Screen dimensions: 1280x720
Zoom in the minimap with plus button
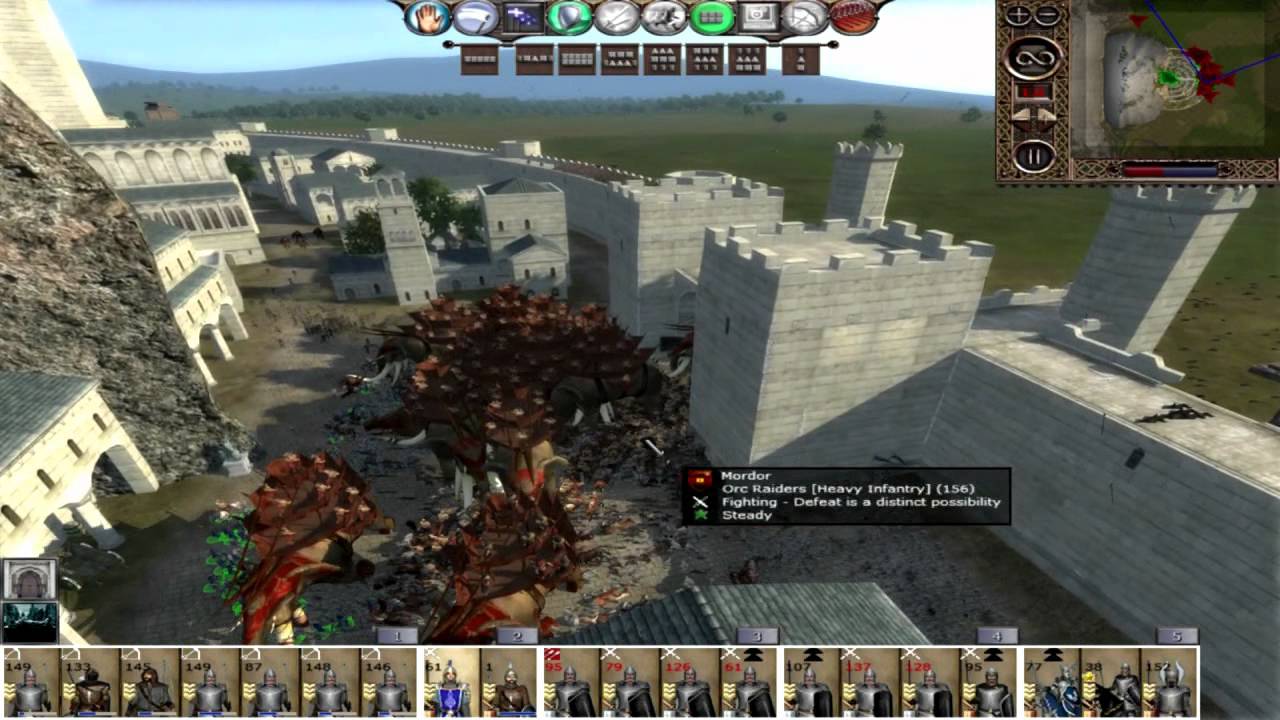1018,15
